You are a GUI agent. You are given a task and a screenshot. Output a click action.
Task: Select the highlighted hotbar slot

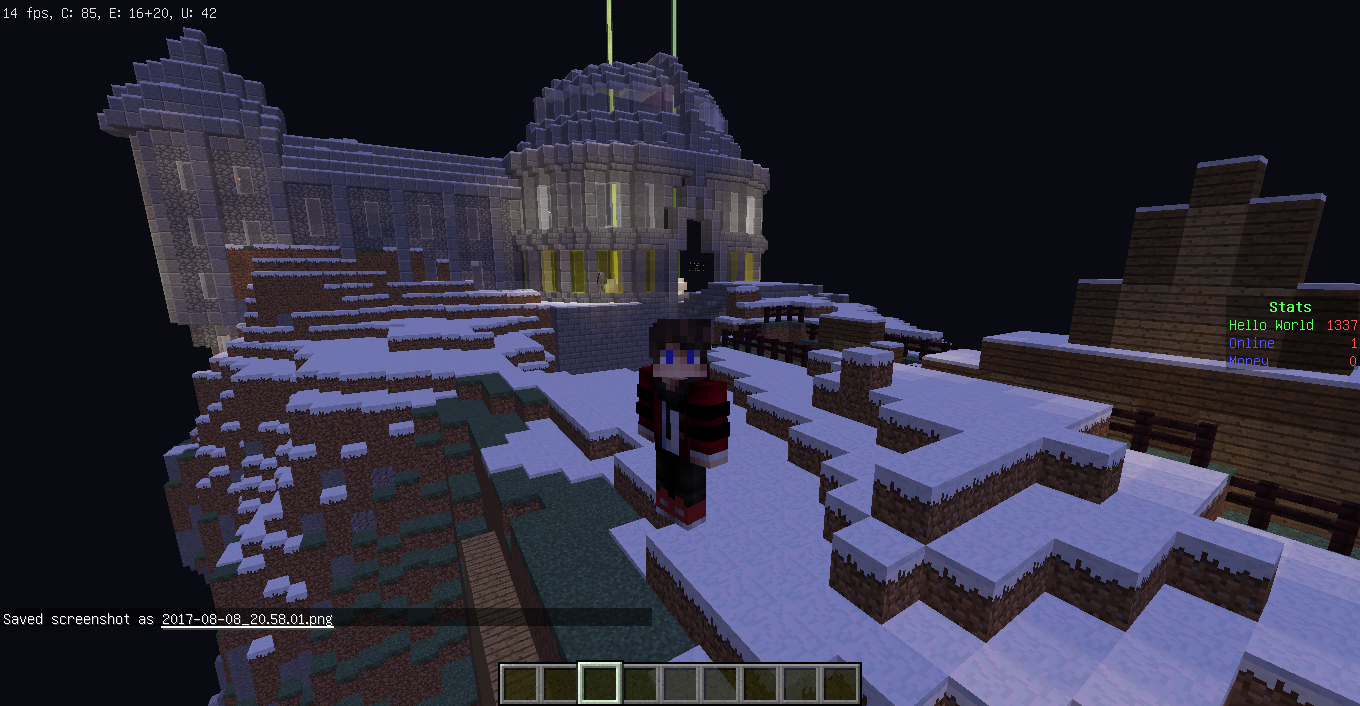(600, 683)
